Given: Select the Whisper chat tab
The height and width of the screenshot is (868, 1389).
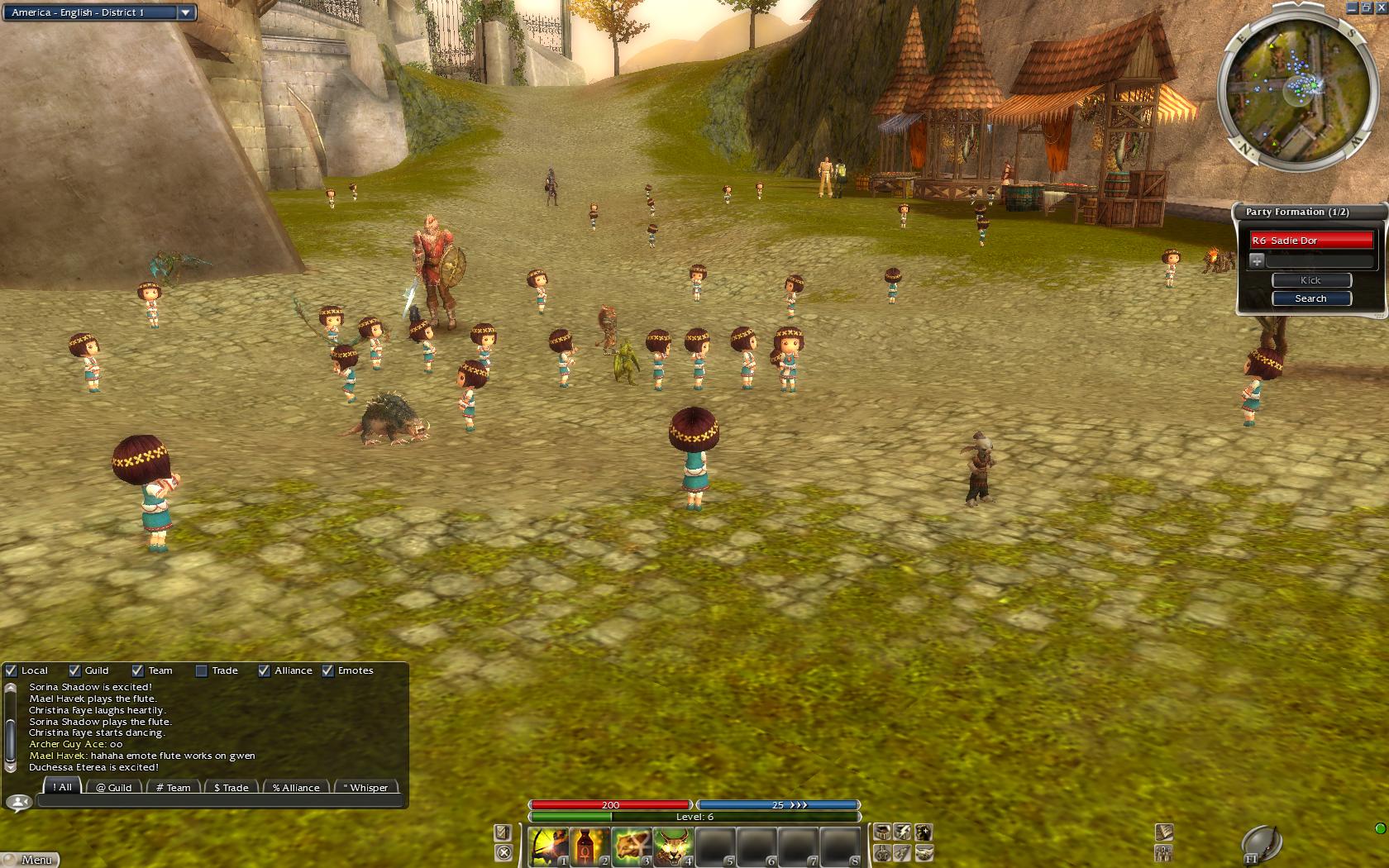Looking at the screenshot, I should pos(365,787).
